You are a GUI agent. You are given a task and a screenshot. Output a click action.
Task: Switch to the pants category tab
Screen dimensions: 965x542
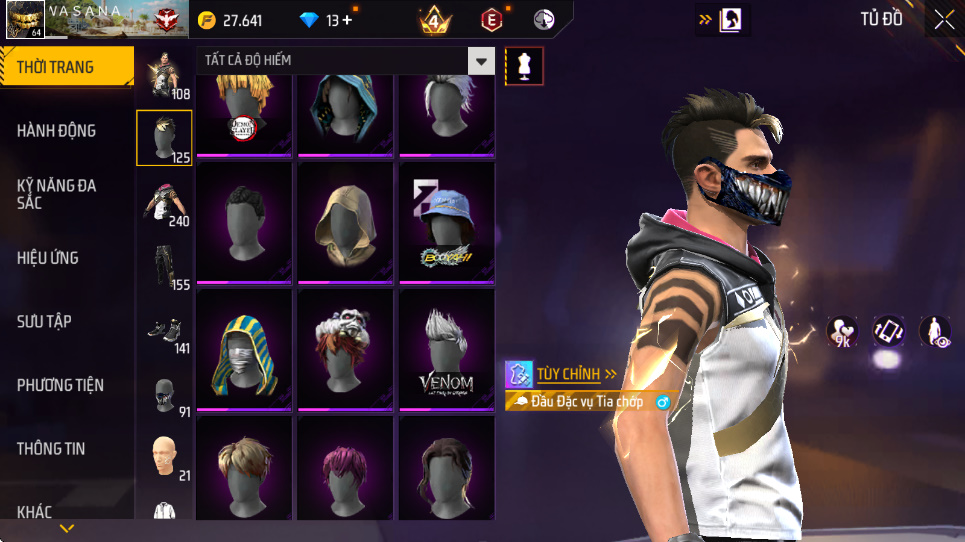(x=164, y=267)
